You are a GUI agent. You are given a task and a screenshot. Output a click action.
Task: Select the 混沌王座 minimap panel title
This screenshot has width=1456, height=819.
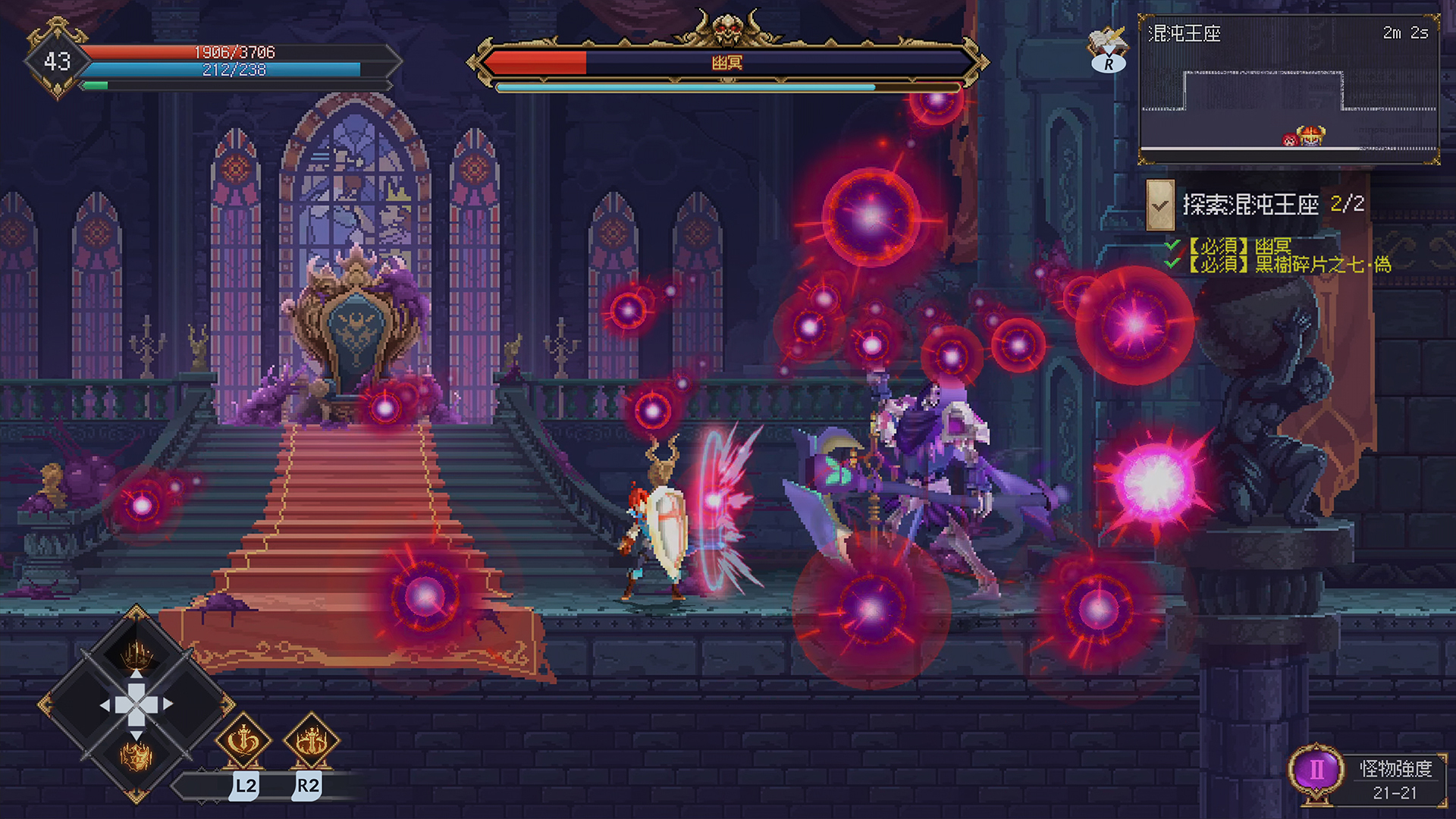pyautogui.click(x=1183, y=33)
